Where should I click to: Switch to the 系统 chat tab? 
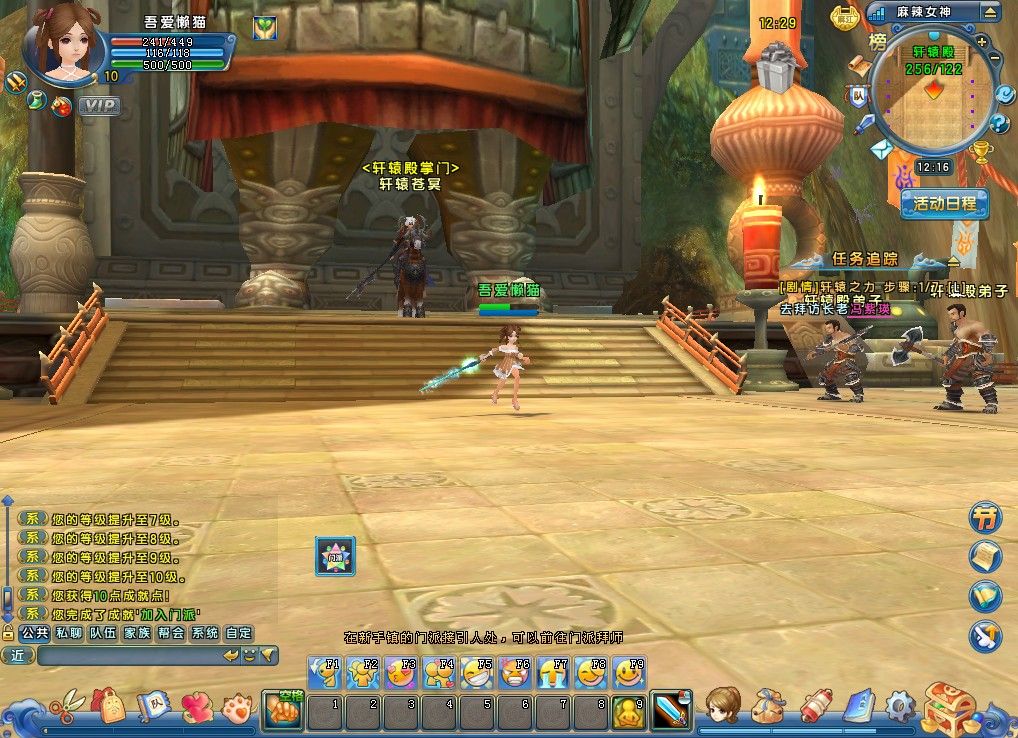205,633
